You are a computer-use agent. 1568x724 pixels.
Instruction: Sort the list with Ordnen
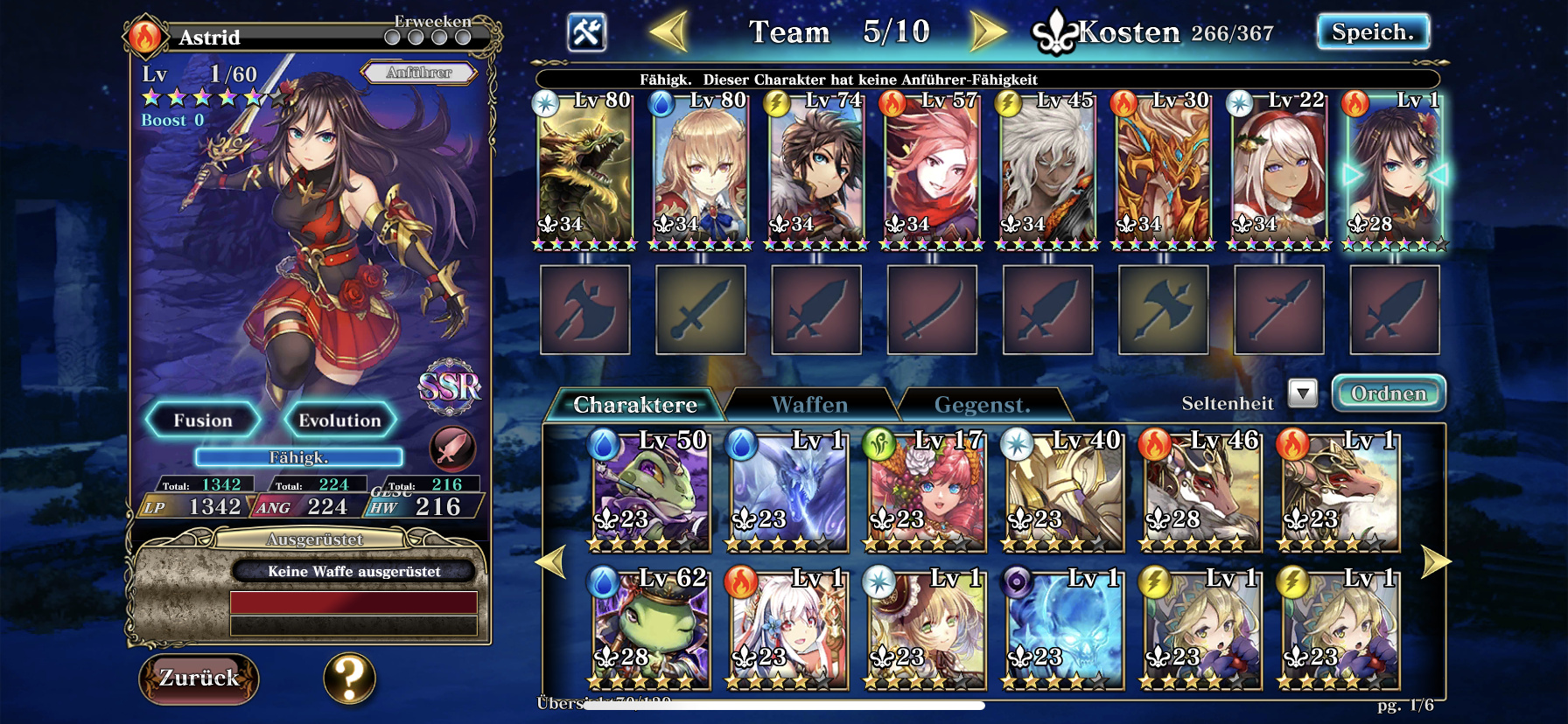click(x=1388, y=394)
